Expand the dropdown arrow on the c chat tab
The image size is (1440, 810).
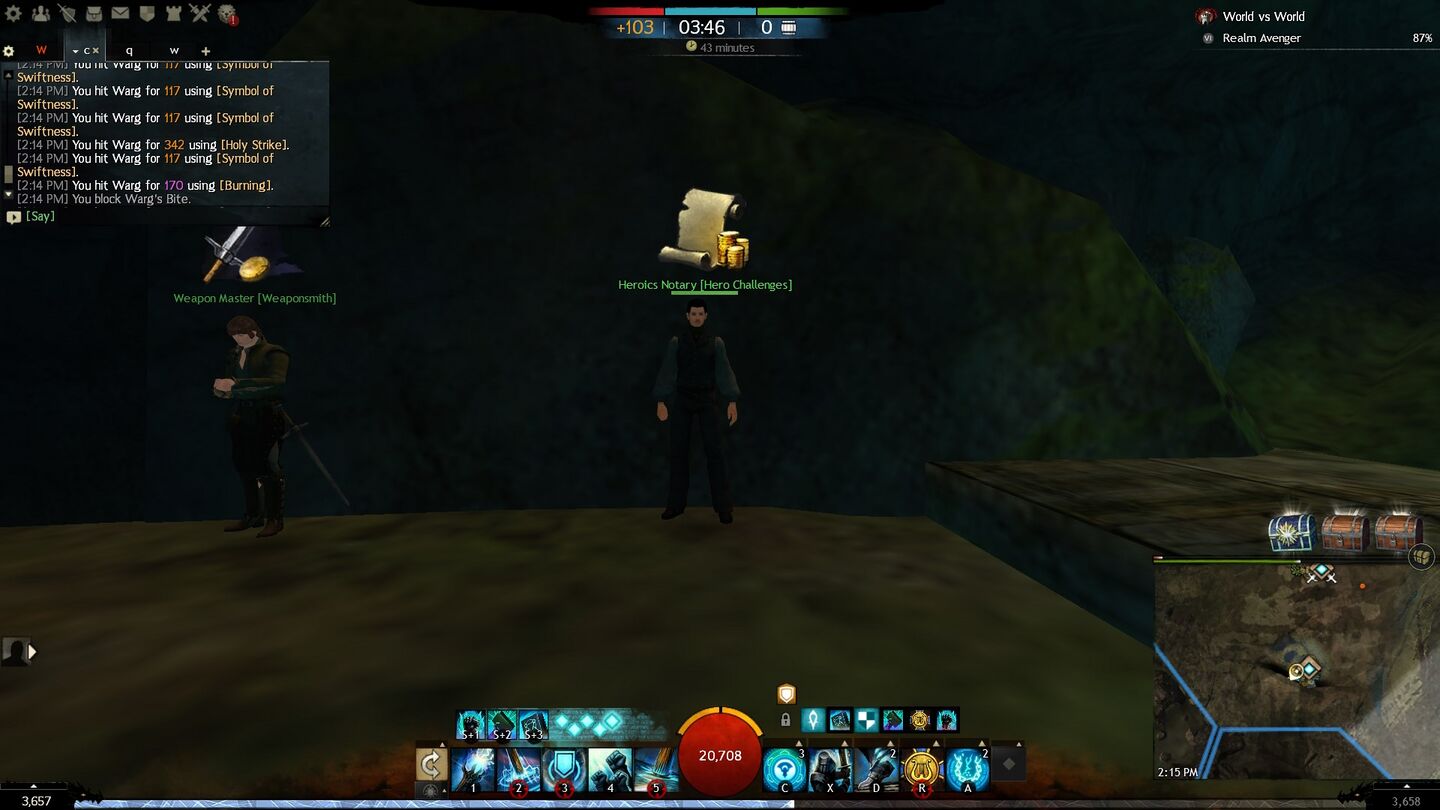click(75, 50)
